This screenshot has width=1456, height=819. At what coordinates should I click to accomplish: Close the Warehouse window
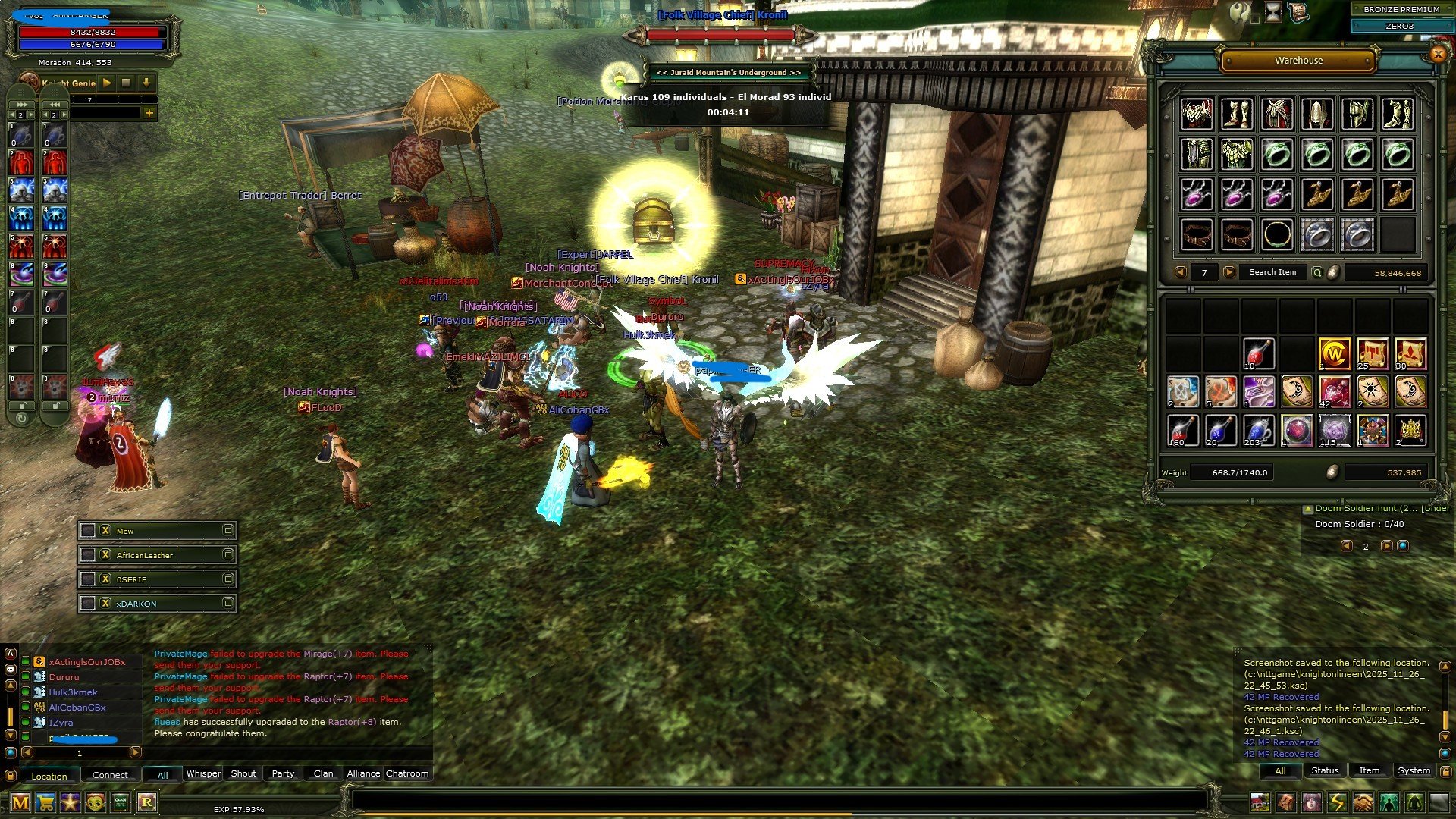[x=1437, y=54]
